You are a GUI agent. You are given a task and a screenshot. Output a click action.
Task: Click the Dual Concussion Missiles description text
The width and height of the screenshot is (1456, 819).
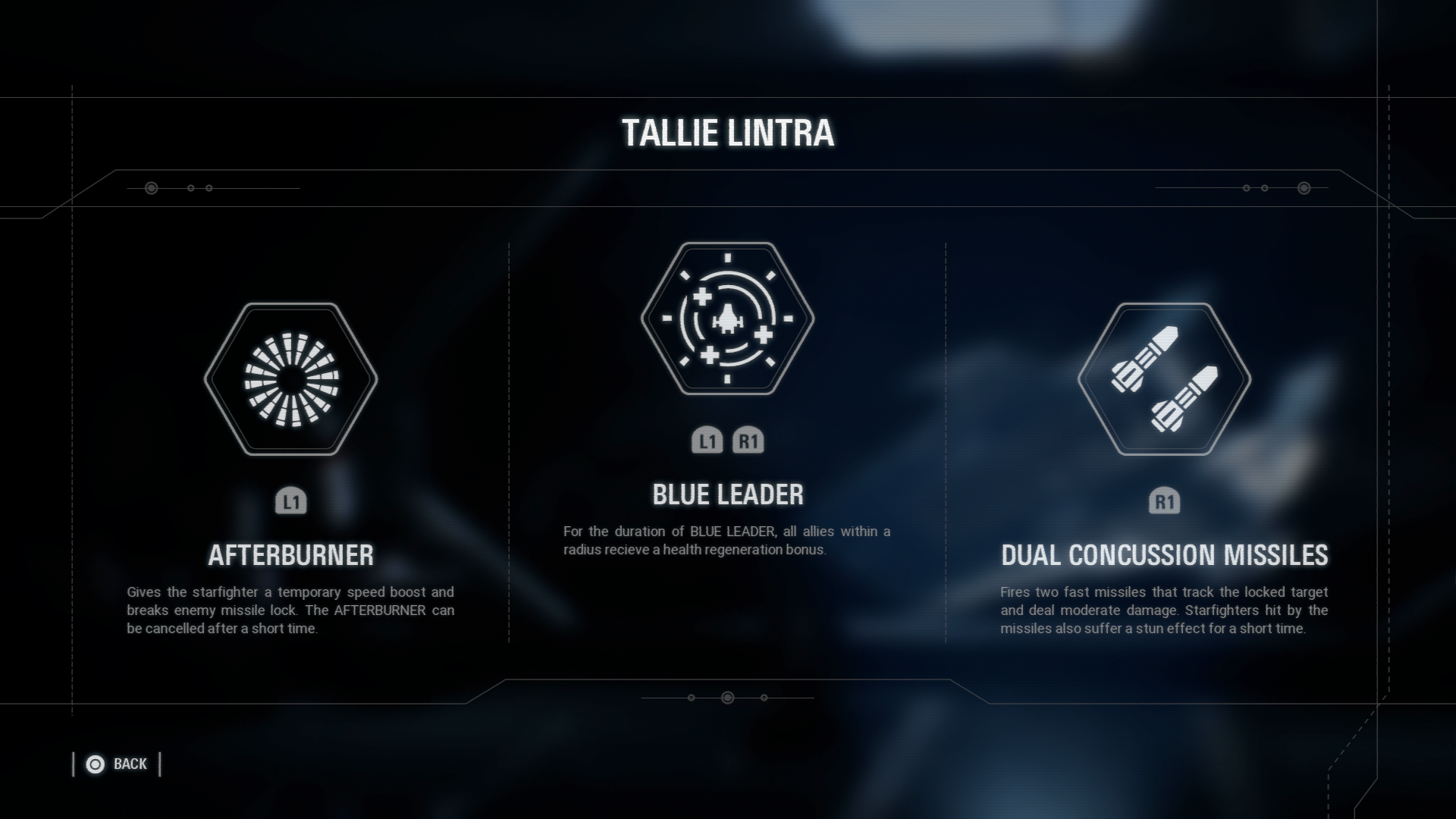tap(1166, 610)
